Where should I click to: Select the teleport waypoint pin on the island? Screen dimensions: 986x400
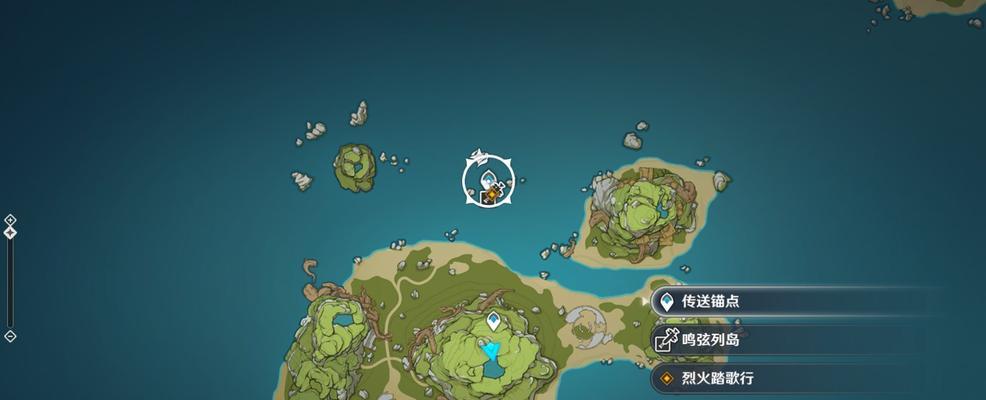[x=493, y=322]
